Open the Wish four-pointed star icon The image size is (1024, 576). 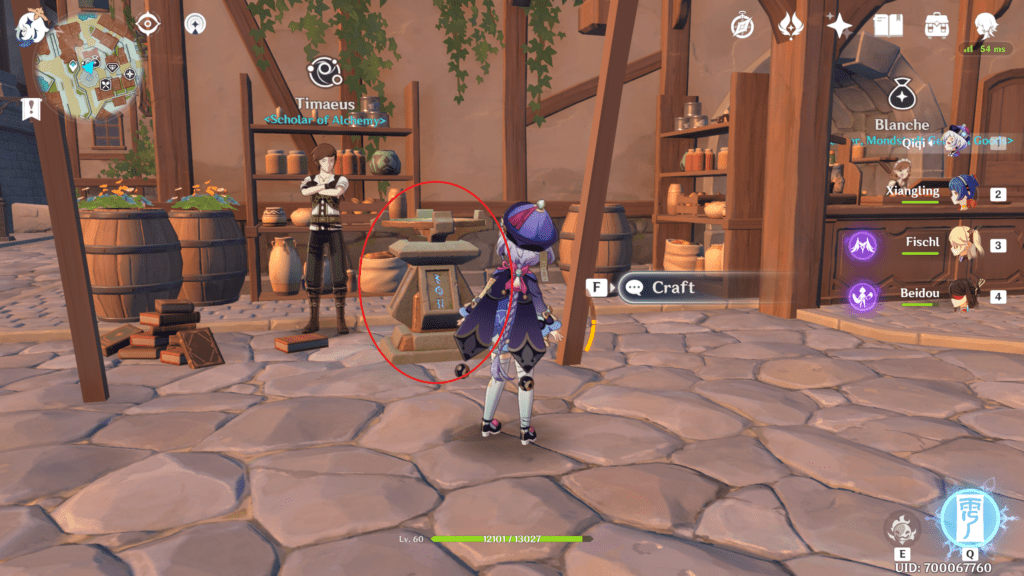coord(839,26)
